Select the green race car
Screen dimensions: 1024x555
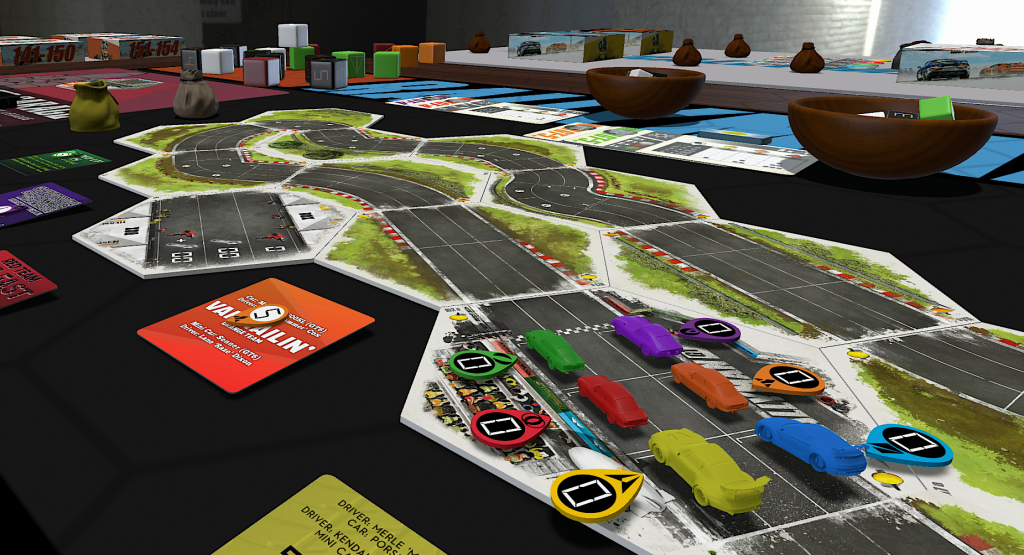coord(554,349)
